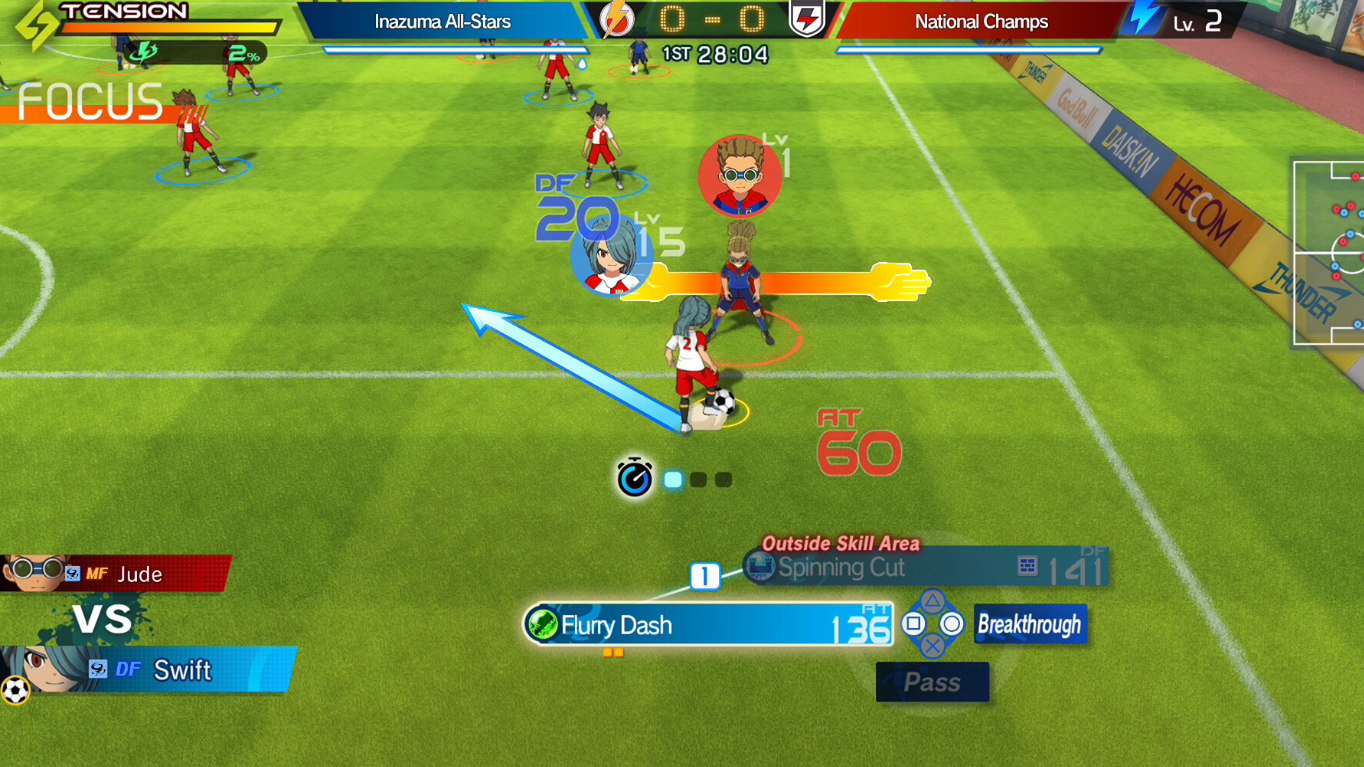Select the Pass action
Image resolution: width=1364 pixels, height=767 pixels.
(x=932, y=683)
